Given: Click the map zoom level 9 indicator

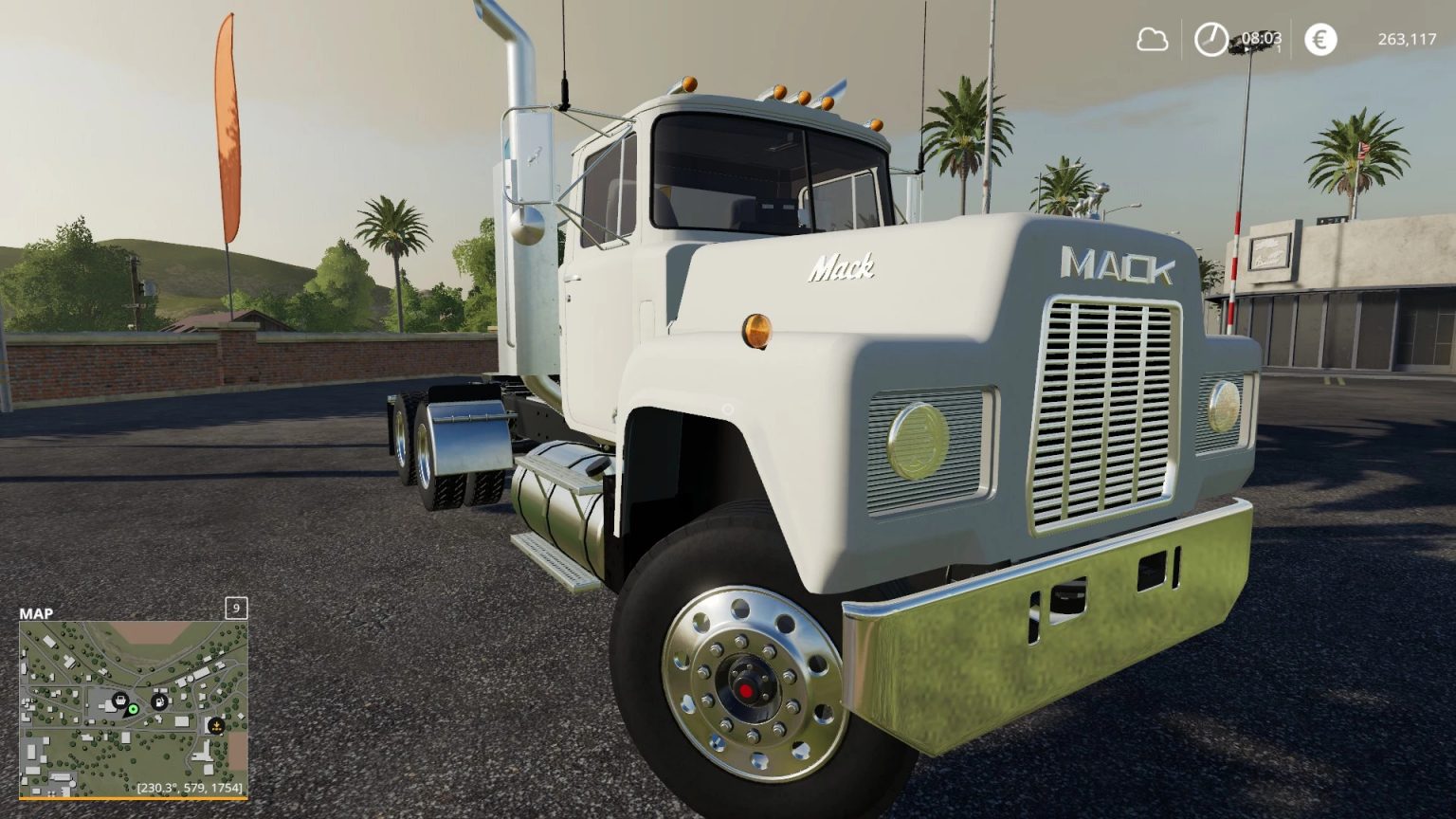Looking at the screenshot, I should pos(235,608).
